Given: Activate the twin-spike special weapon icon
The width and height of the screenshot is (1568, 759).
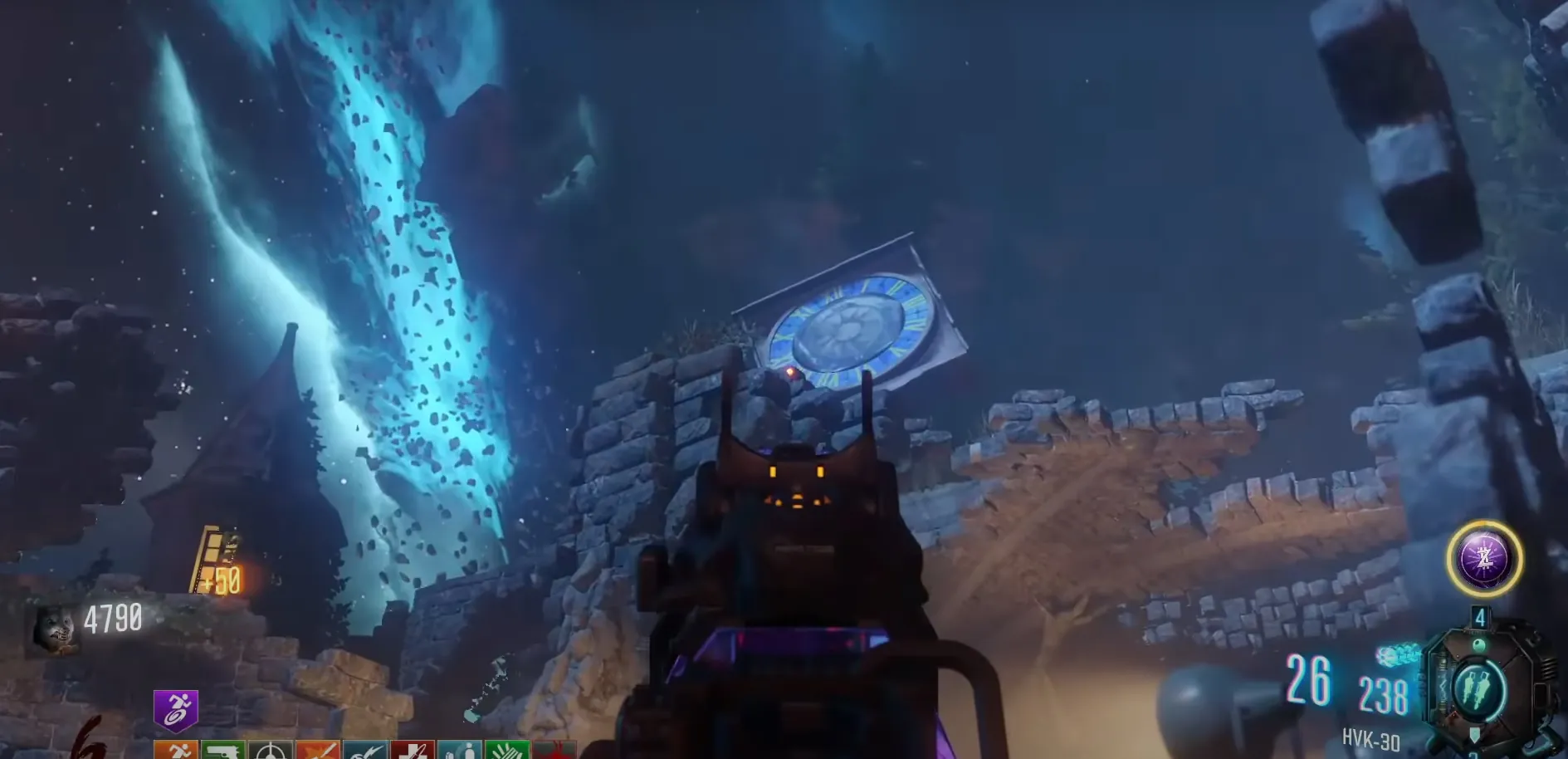Looking at the screenshot, I should coord(1478,688).
